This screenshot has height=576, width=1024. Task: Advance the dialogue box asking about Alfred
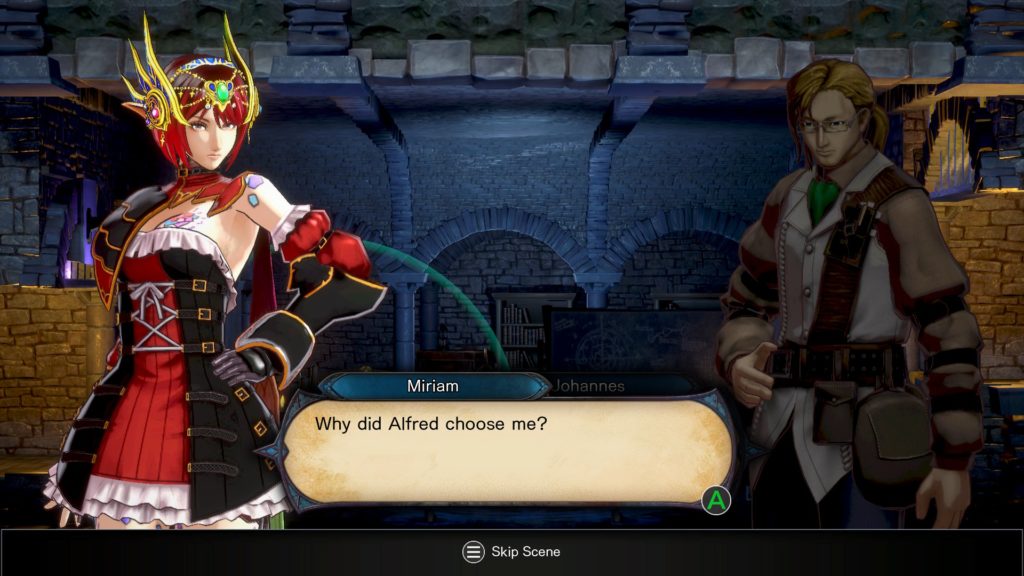point(716,500)
